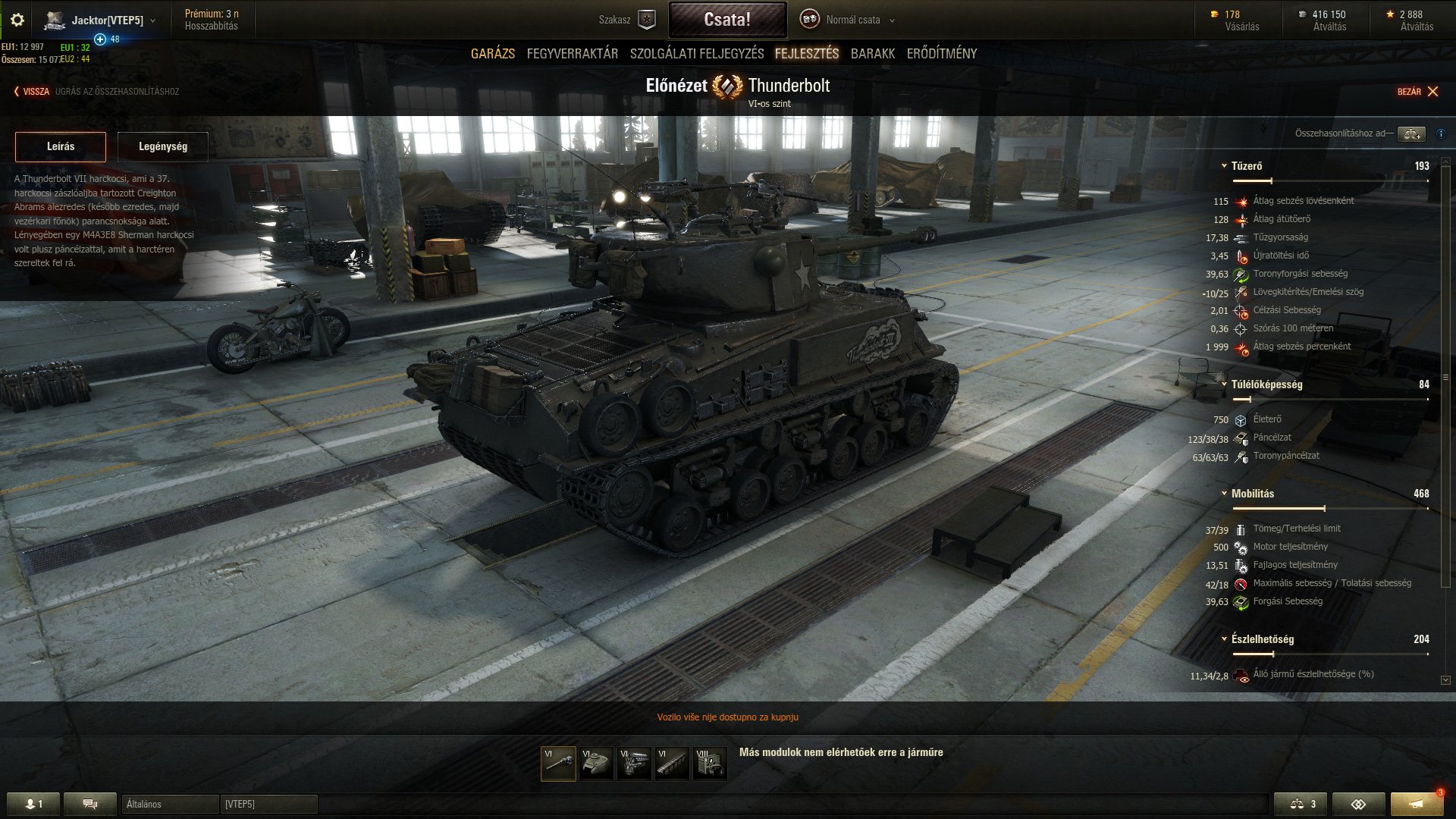
Task: Show the Leírás description tab
Action: click(x=61, y=146)
